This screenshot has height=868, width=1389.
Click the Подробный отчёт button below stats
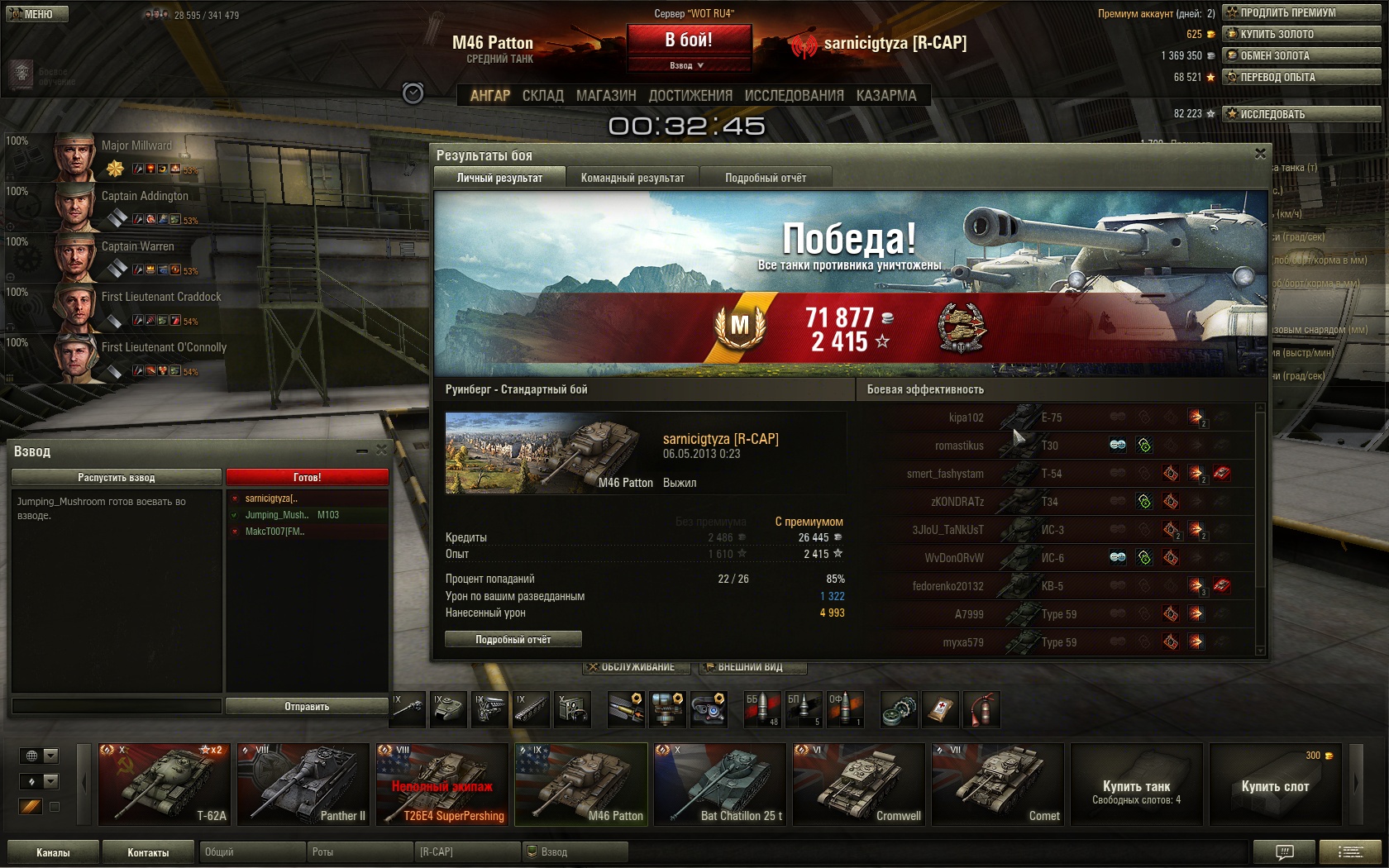point(513,639)
